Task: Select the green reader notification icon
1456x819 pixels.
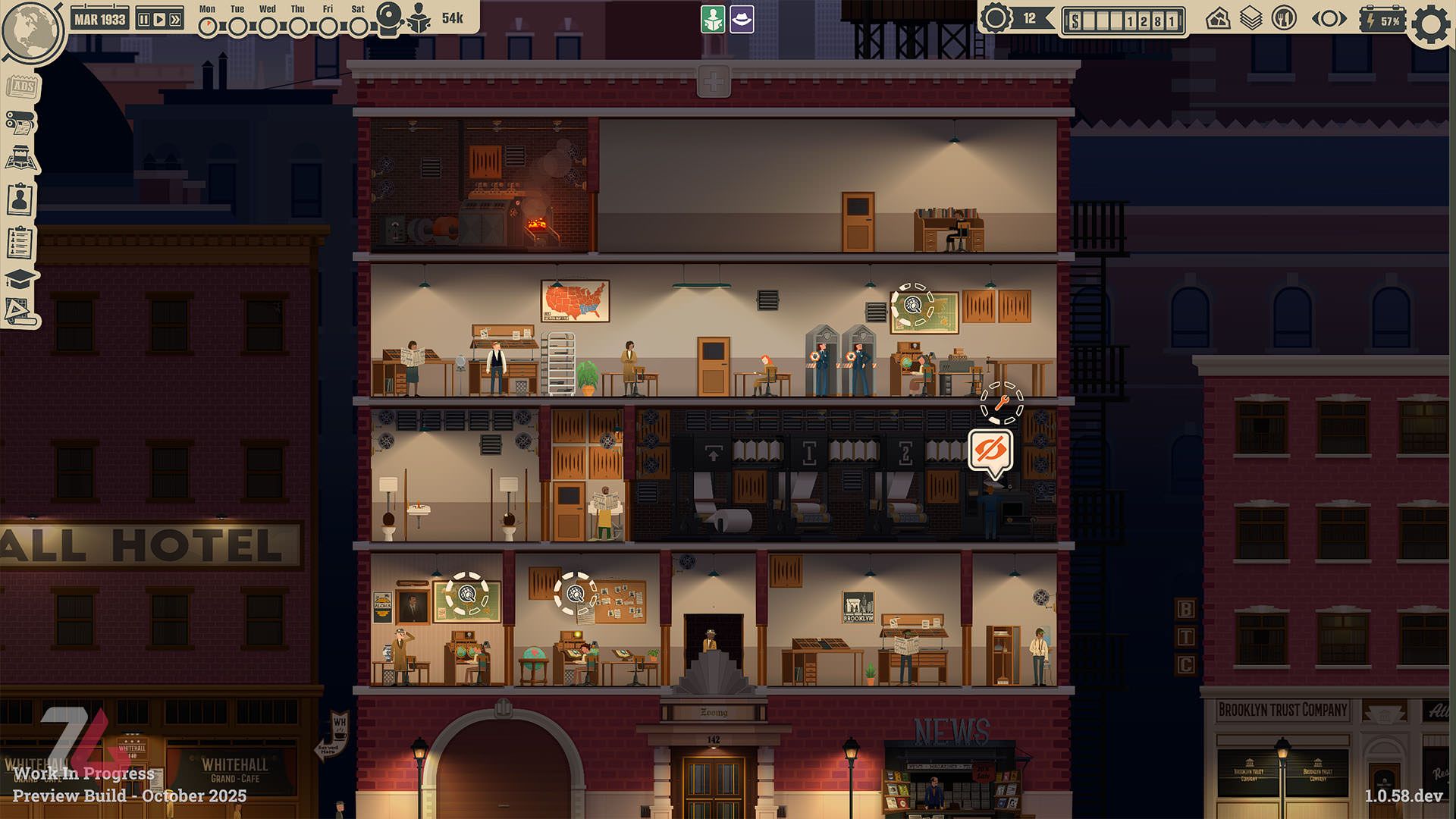Action: [x=713, y=20]
